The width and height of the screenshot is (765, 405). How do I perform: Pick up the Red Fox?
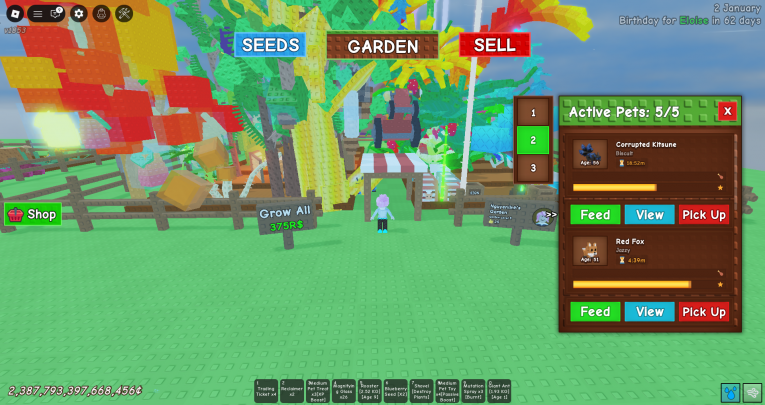[x=704, y=312]
